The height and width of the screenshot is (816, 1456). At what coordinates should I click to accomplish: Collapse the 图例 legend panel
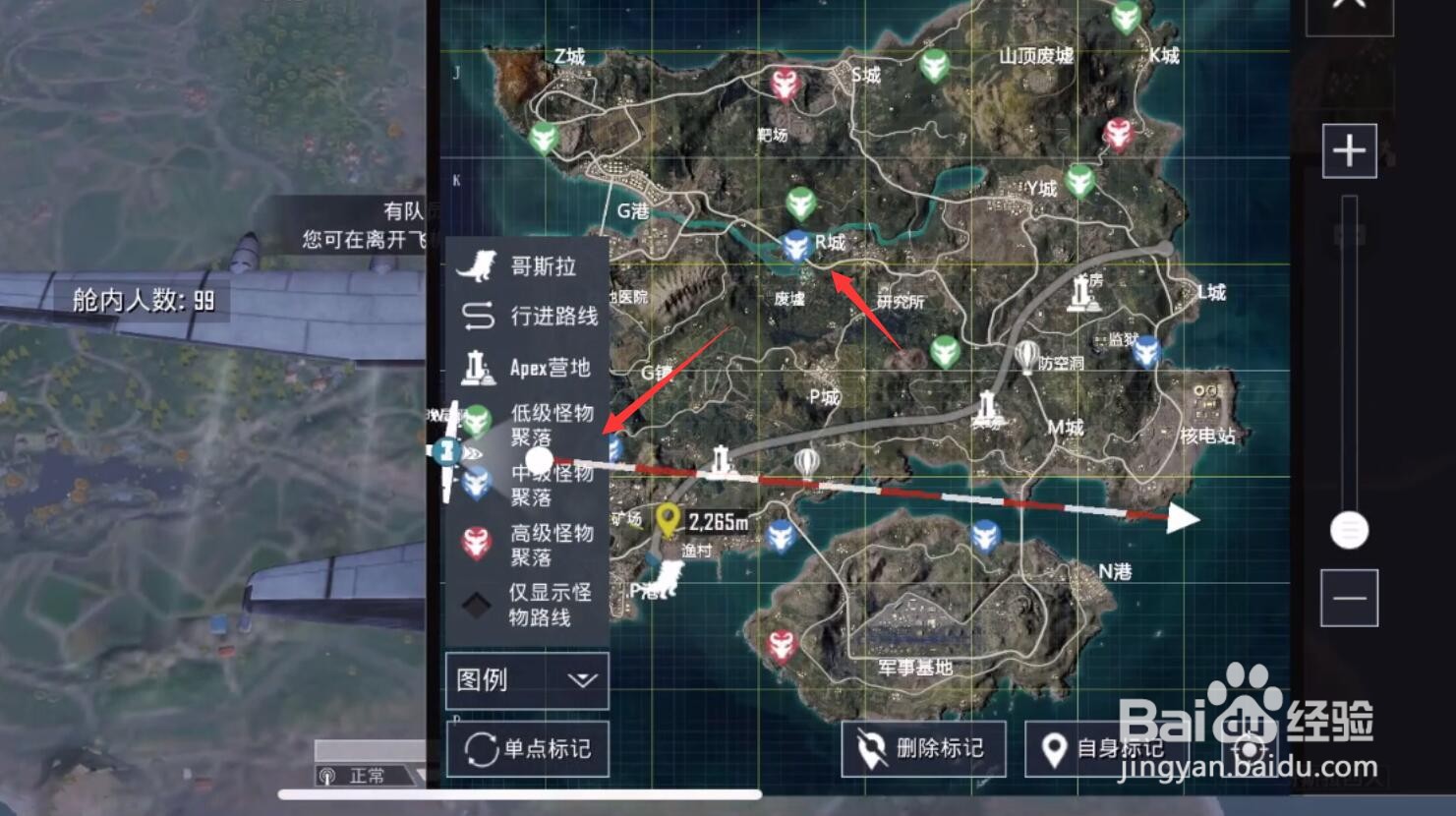pyautogui.click(x=584, y=678)
